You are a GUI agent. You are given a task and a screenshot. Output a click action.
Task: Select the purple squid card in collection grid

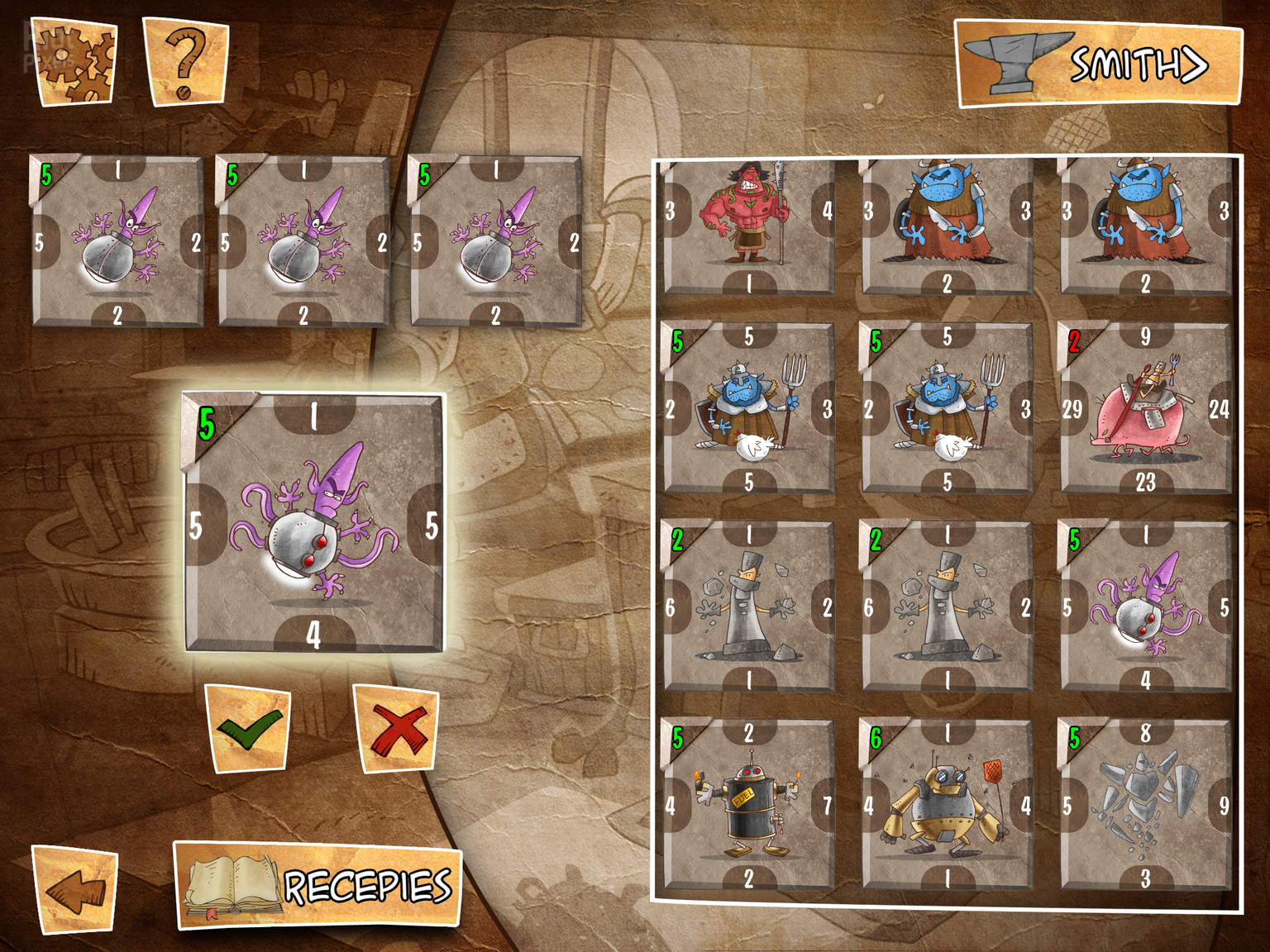point(1145,607)
